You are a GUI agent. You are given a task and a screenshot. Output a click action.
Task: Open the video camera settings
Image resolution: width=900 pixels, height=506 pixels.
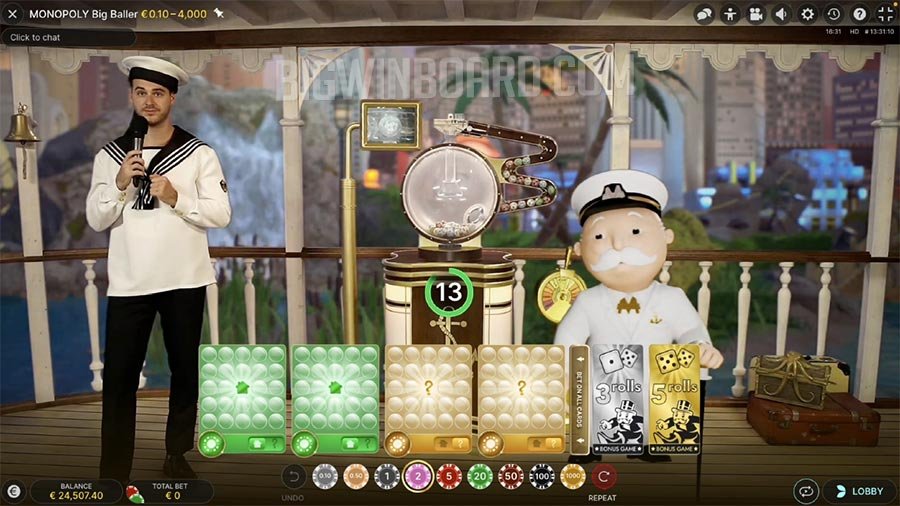coord(756,14)
